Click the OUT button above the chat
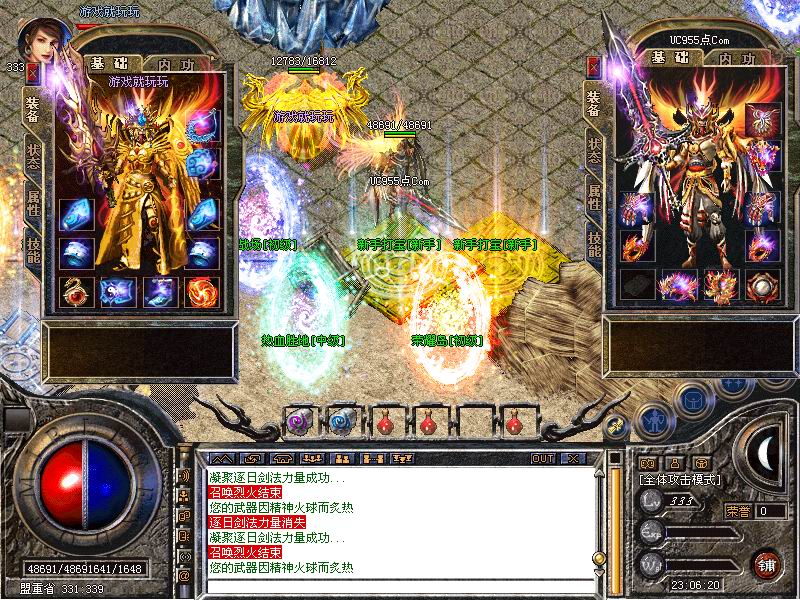Screen dimensions: 800x600 (542, 458)
